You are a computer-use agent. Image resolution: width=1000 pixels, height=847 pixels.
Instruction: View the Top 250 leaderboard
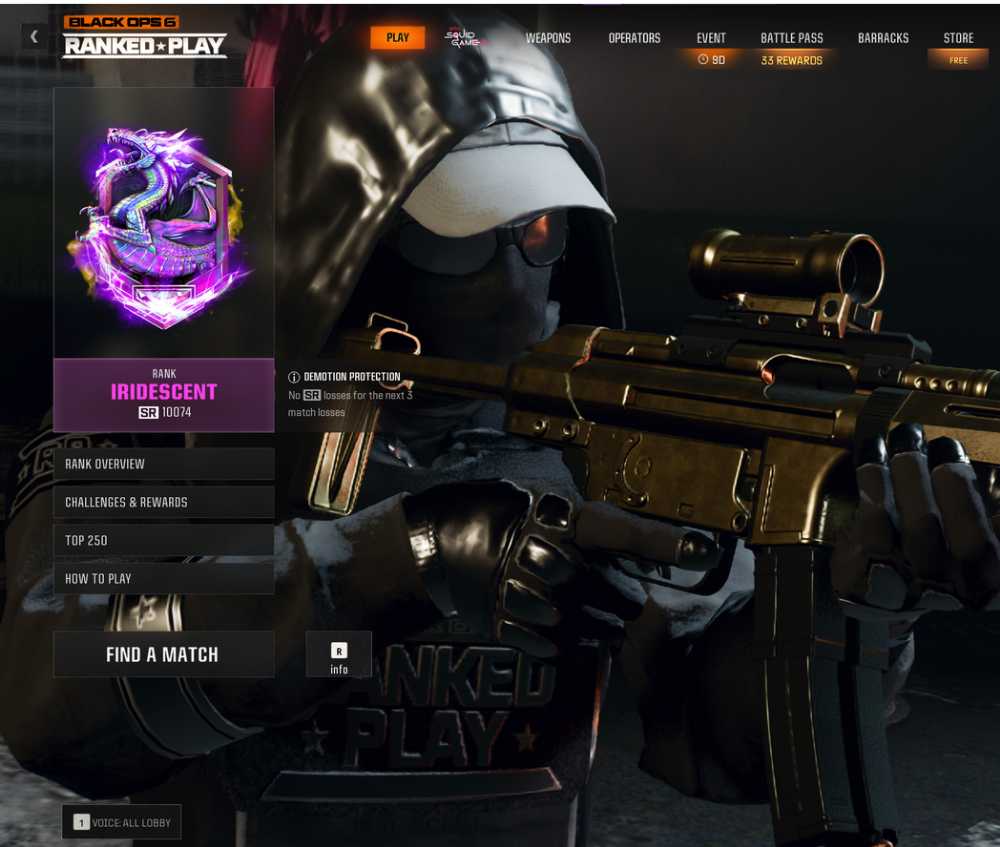[x=163, y=540]
